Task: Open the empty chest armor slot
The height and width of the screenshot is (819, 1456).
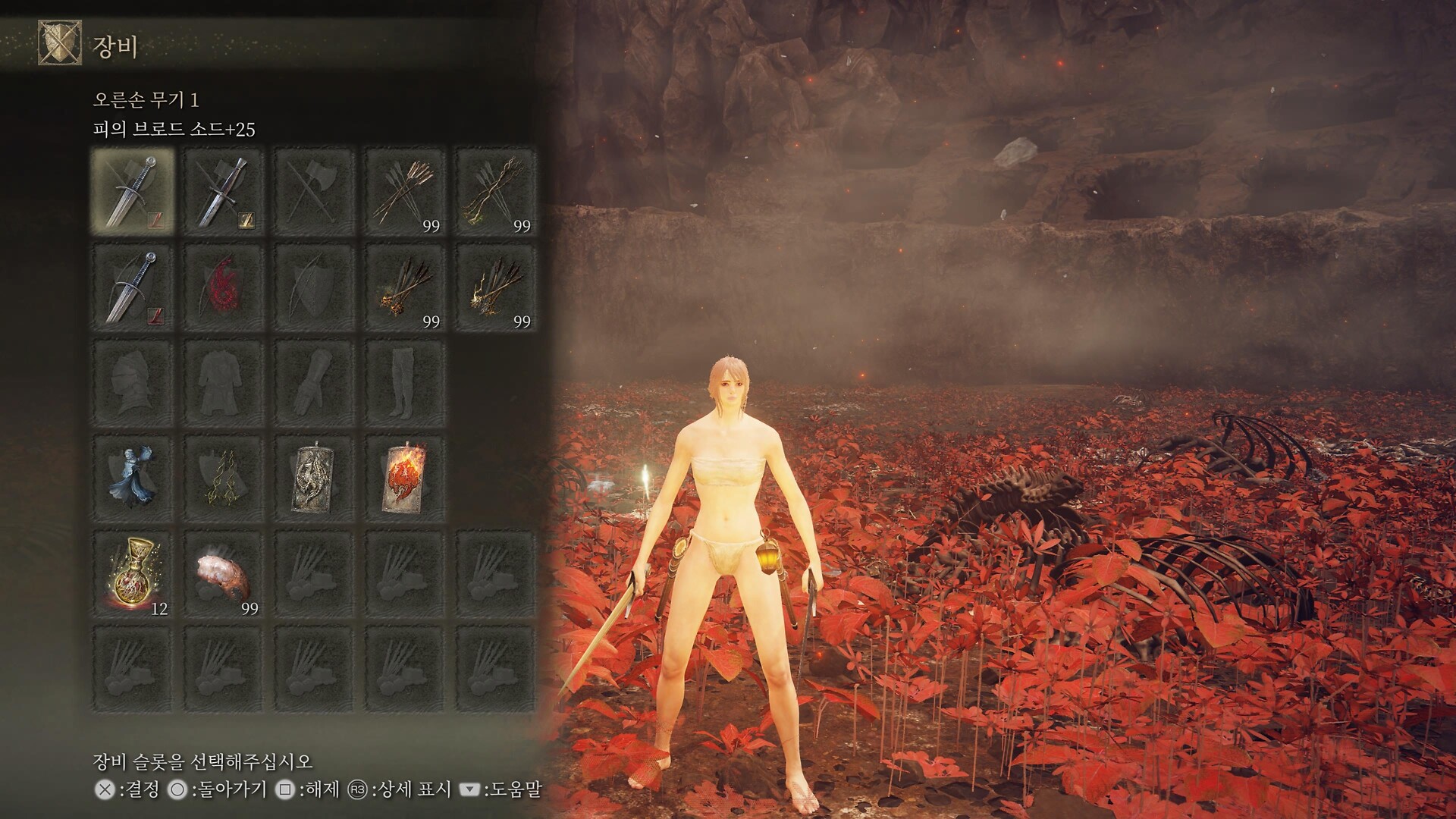Action: (x=224, y=384)
